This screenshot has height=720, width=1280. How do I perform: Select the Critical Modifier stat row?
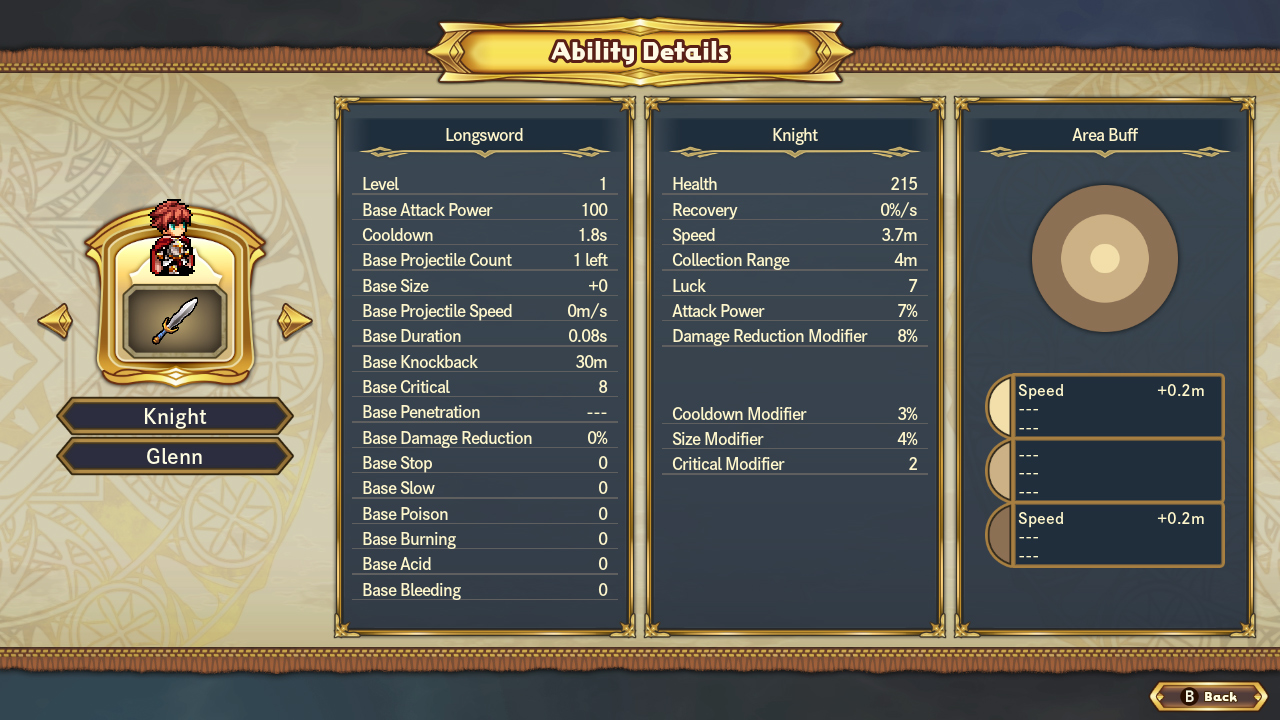(794, 463)
